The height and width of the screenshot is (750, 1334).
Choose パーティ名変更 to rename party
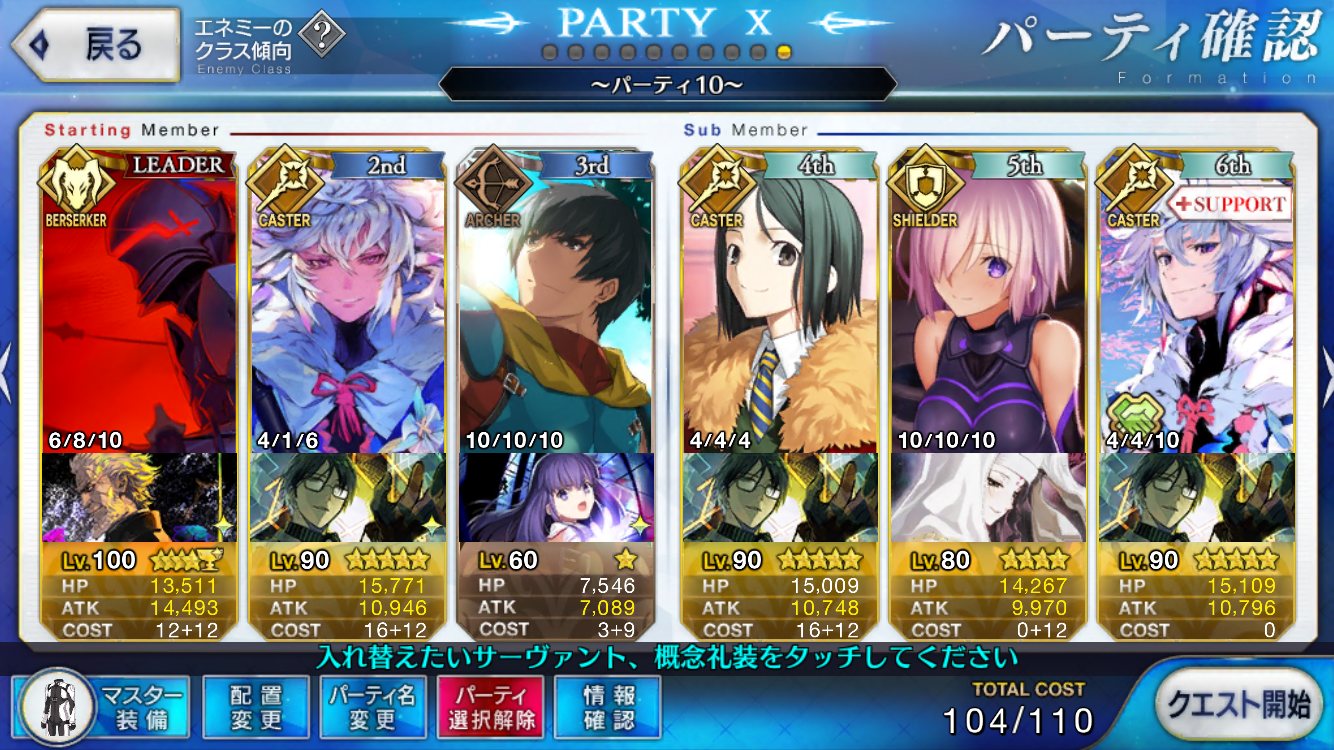click(x=373, y=706)
